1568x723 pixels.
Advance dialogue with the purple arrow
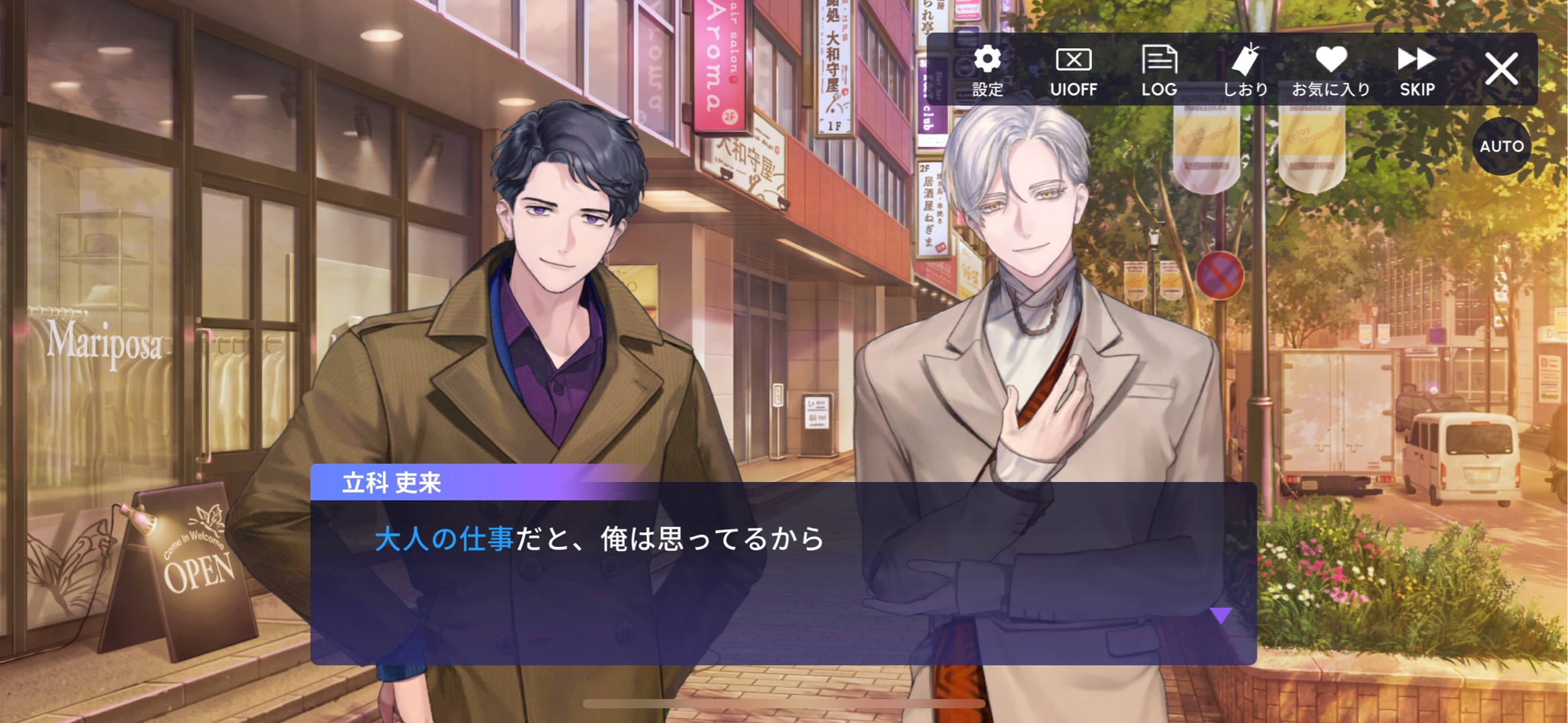(x=1221, y=615)
